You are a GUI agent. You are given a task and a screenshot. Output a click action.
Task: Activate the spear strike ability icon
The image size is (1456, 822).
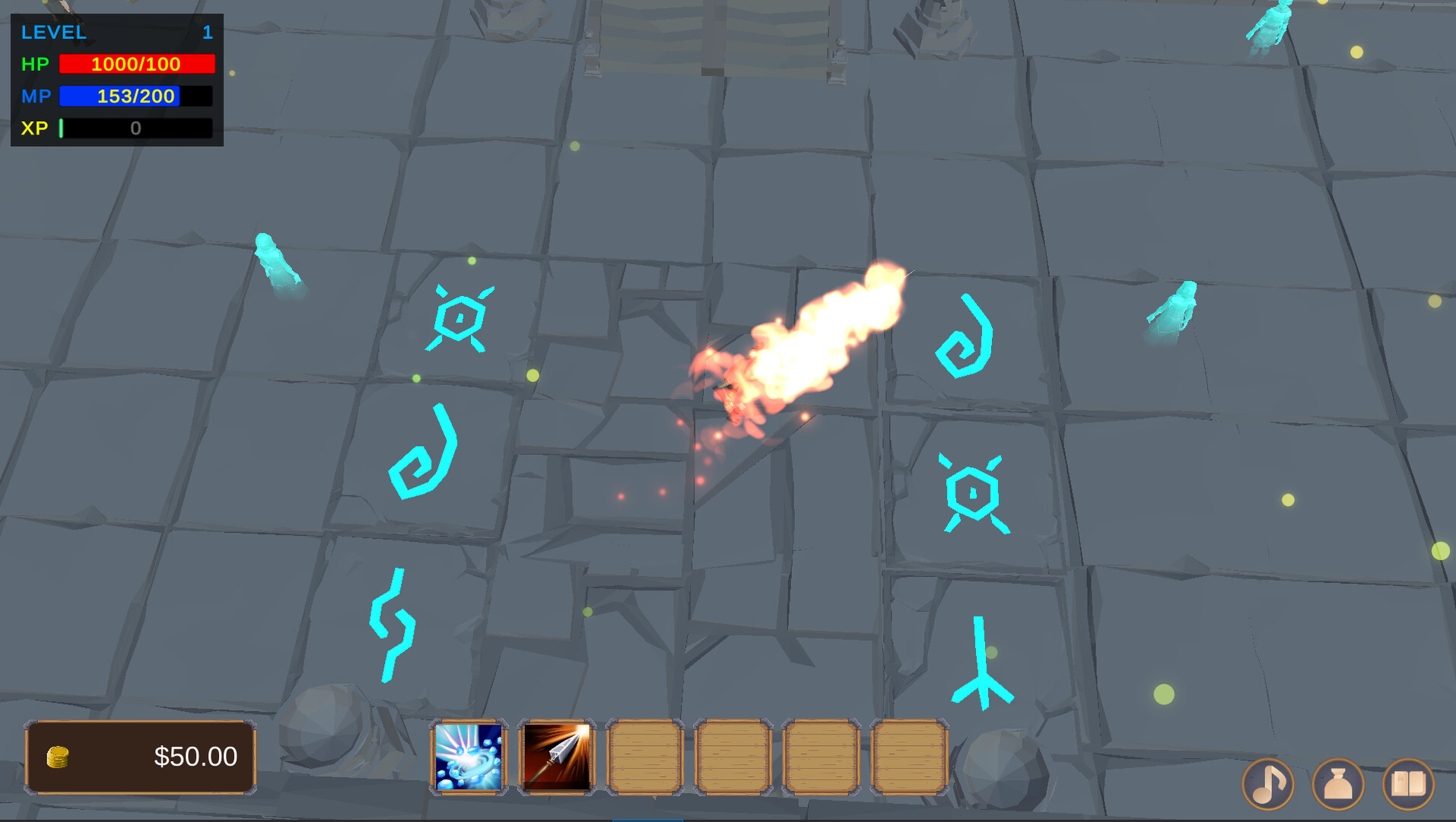click(556, 757)
